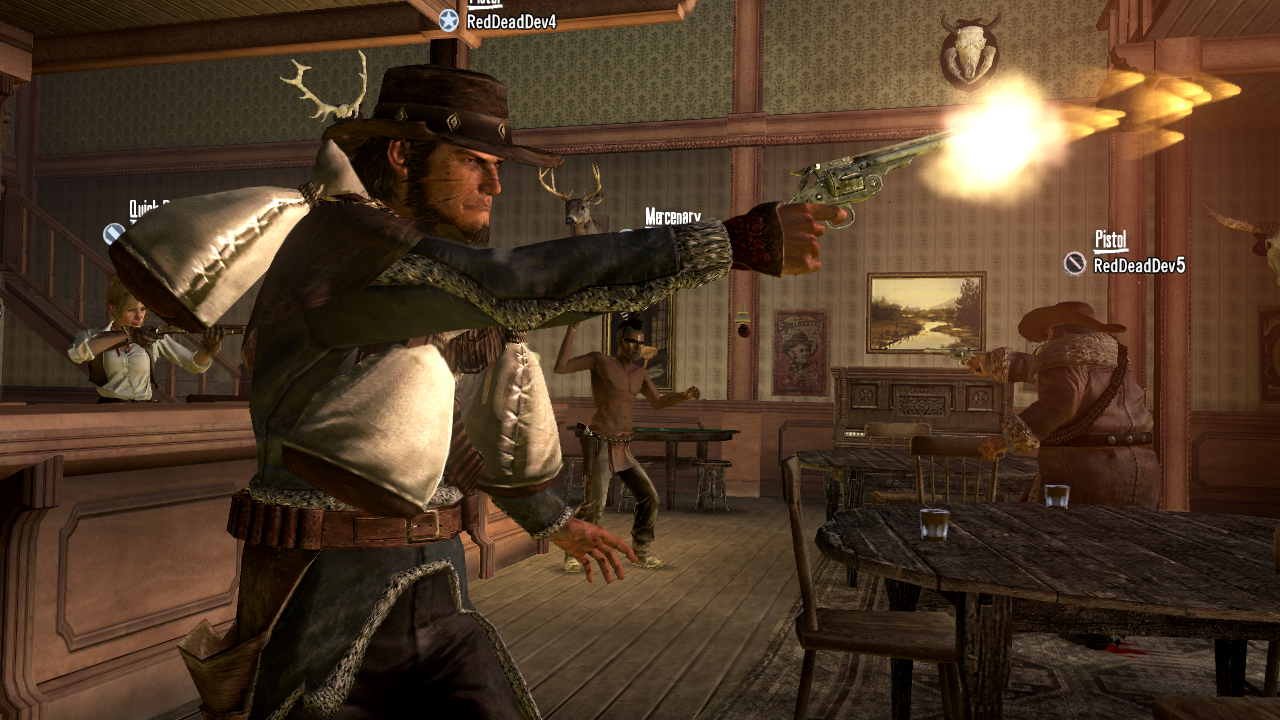
Task: Toggle the Mercenary class label in the center
Action: (x=672, y=214)
